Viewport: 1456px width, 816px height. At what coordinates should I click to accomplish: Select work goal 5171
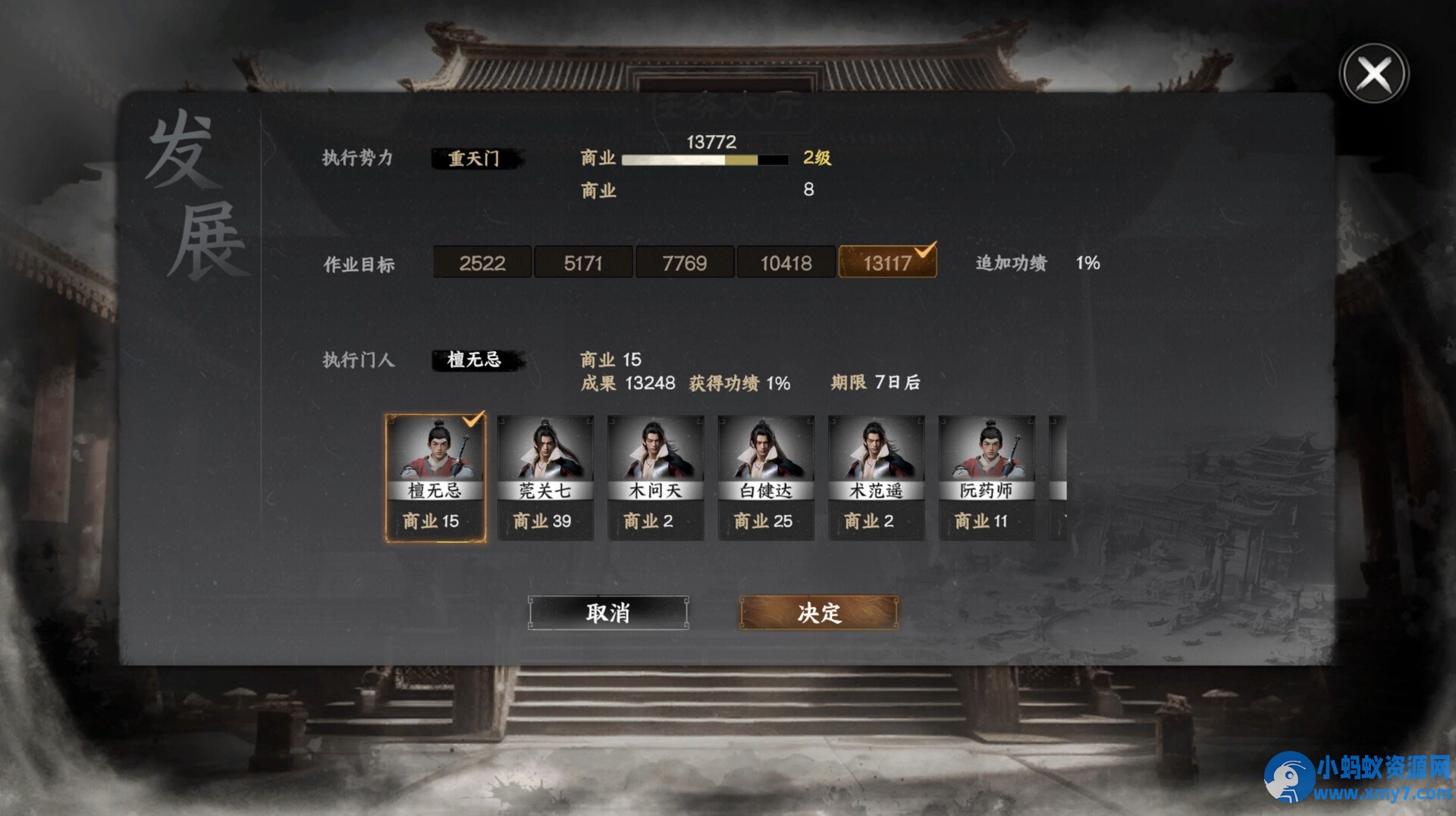coord(583,262)
